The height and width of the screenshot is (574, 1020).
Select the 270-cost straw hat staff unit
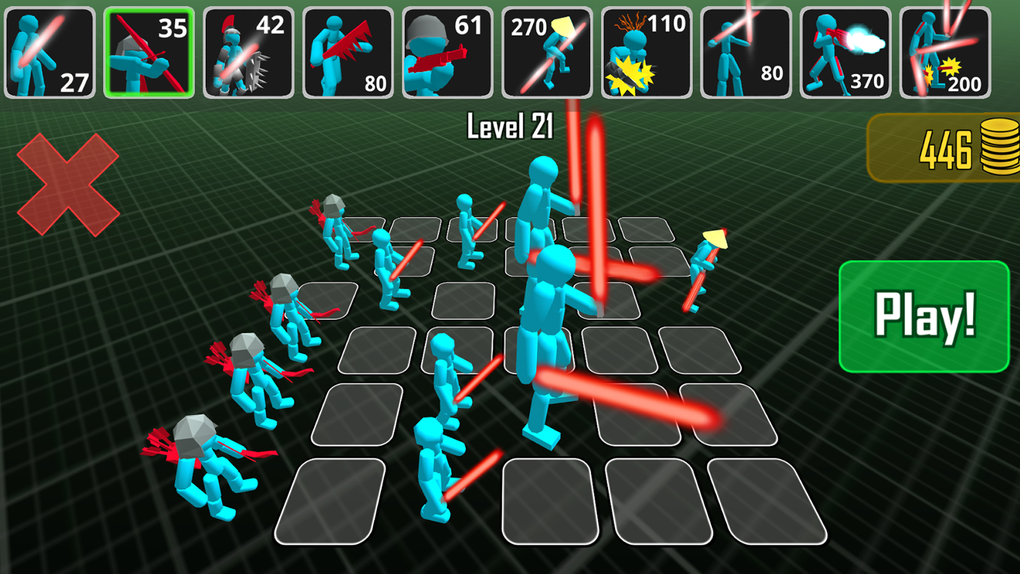pos(547,53)
